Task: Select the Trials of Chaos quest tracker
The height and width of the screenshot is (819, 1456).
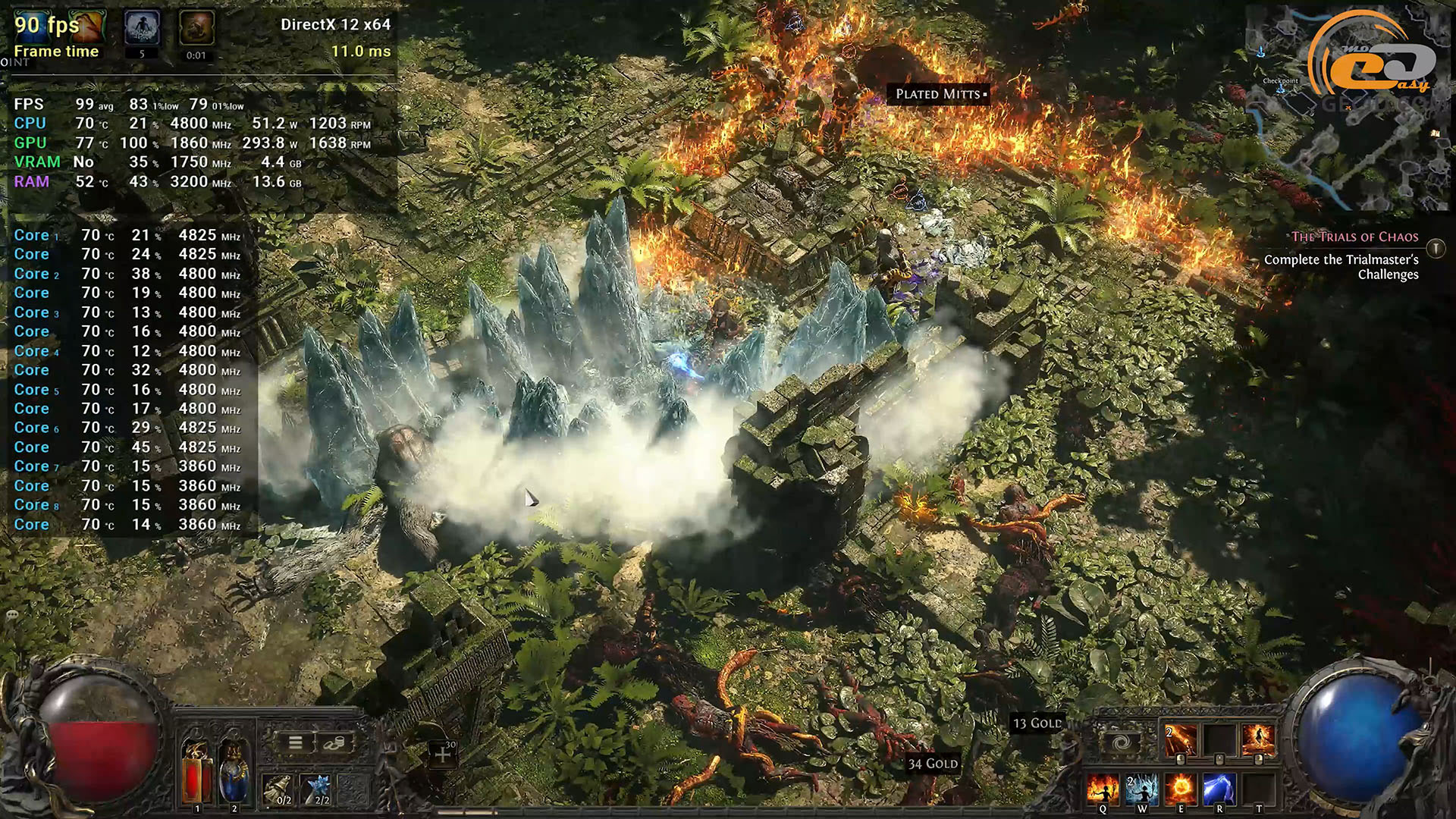Action: click(x=1354, y=237)
